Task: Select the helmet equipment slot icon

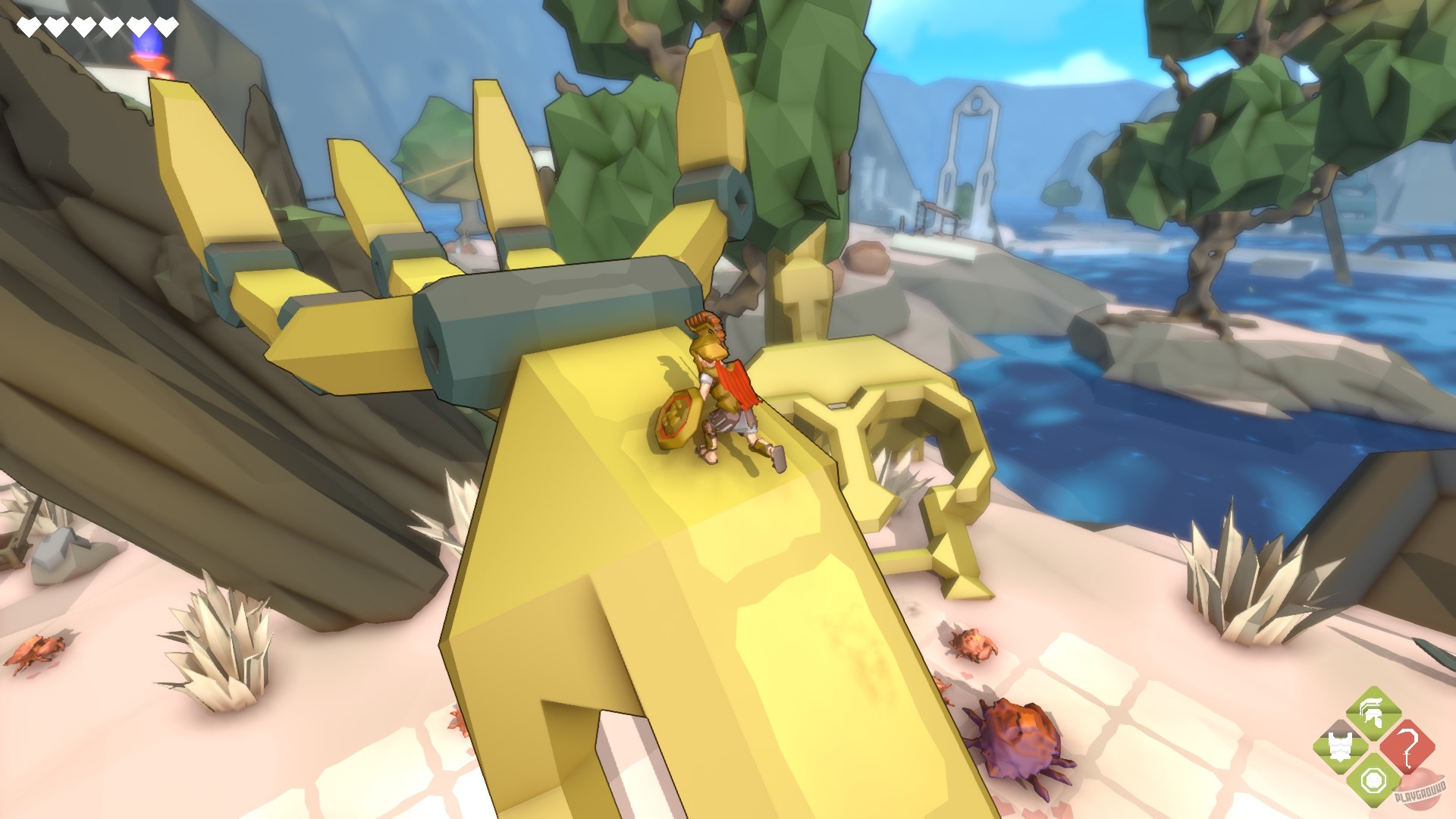Action: tap(1371, 713)
